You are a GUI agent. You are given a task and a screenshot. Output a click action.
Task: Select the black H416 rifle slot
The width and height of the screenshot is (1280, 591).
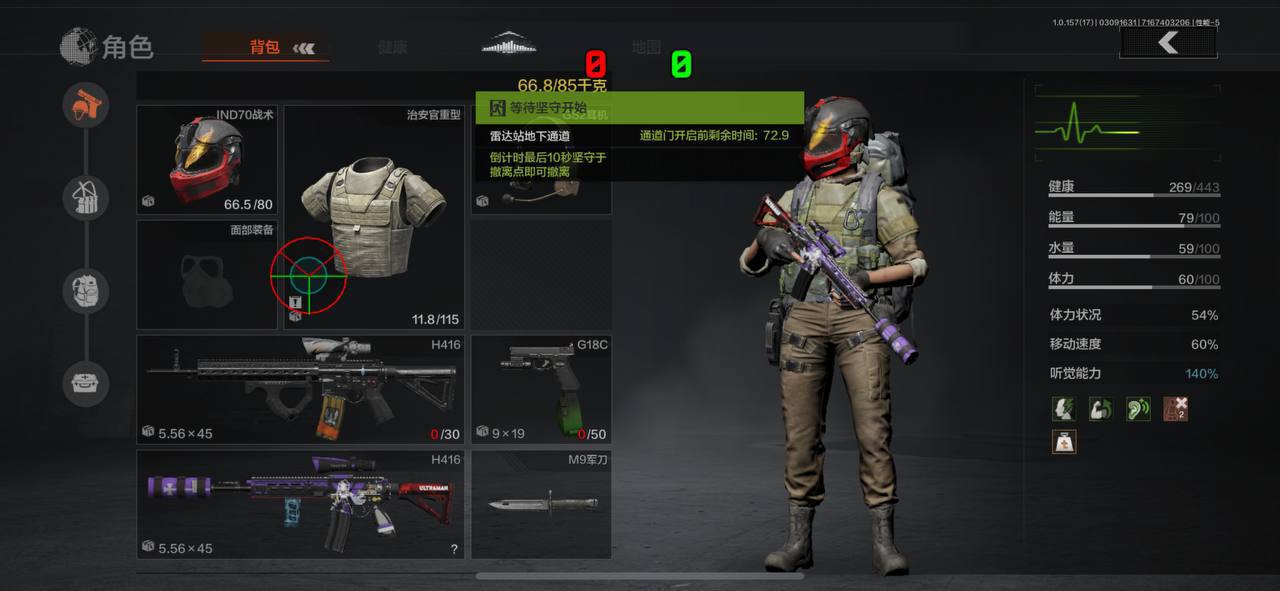(x=300, y=390)
